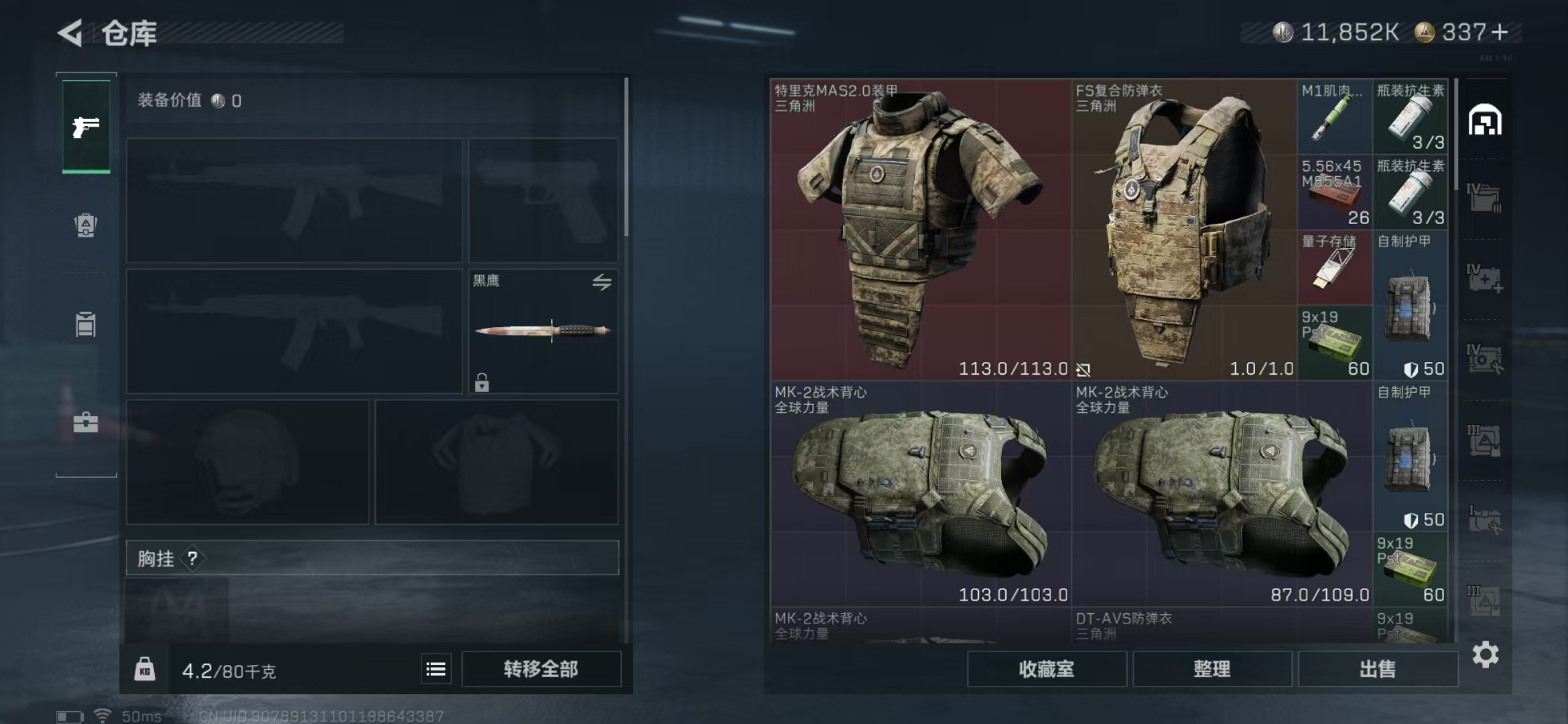Select the 特里克MAS2.0 armor item
The width and height of the screenshot is (1568, 724).
click(x=920, y=229)
